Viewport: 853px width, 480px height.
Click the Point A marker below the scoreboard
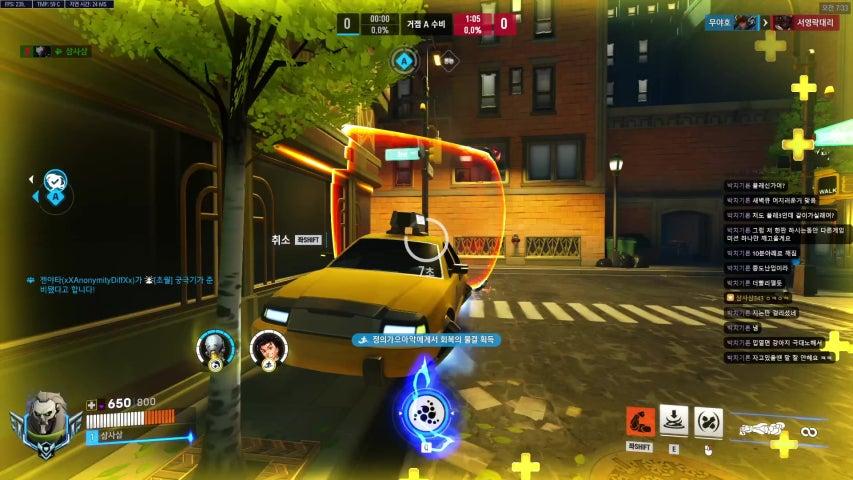pos(405,60)
